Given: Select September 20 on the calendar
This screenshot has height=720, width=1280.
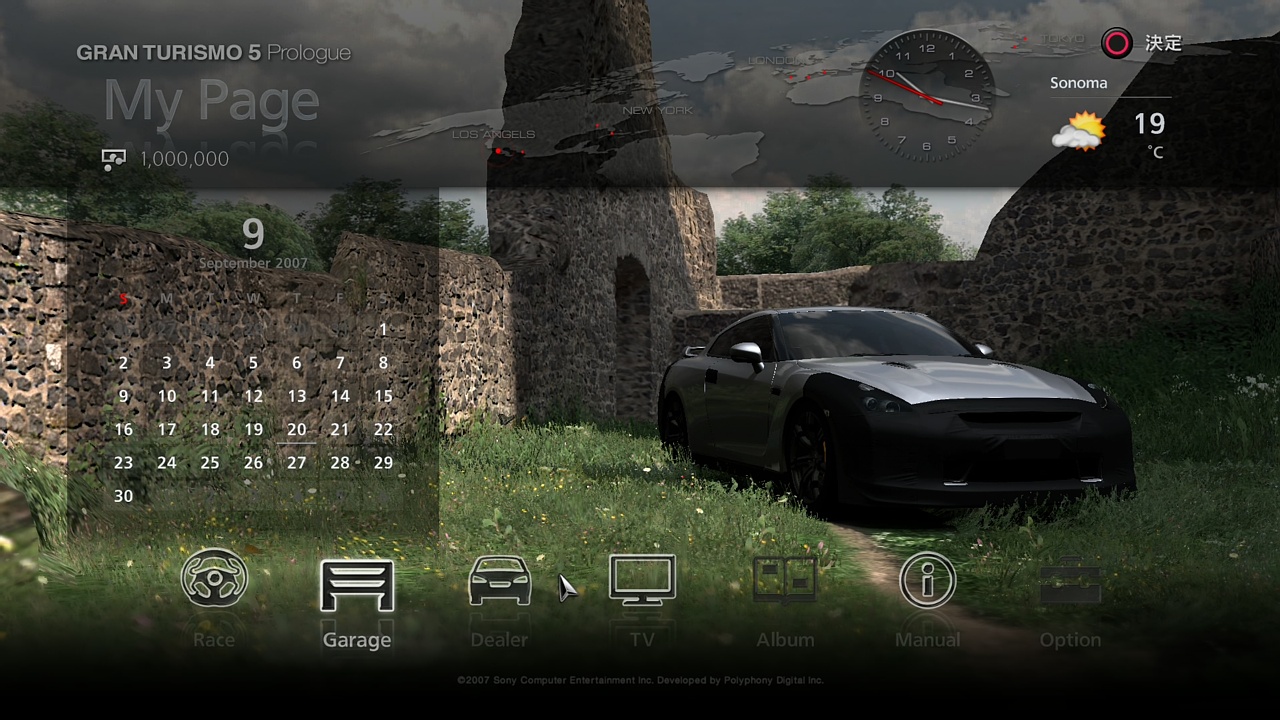Looking at the screenshot, I should click(296, 429).
